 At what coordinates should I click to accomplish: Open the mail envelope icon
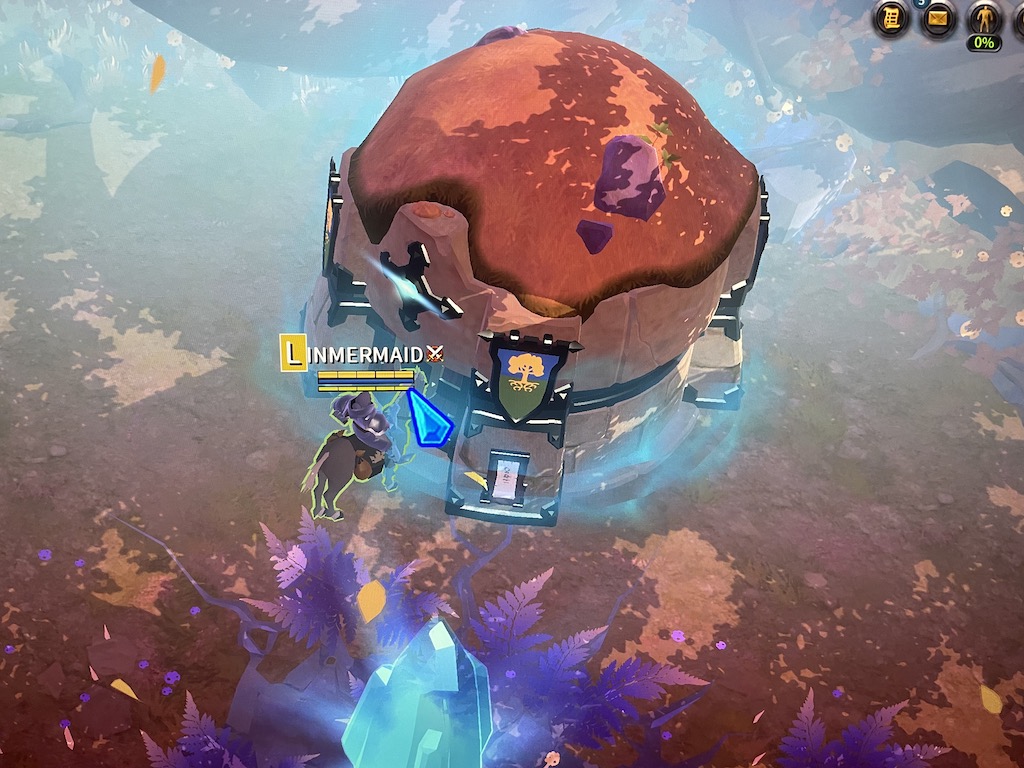938,18
